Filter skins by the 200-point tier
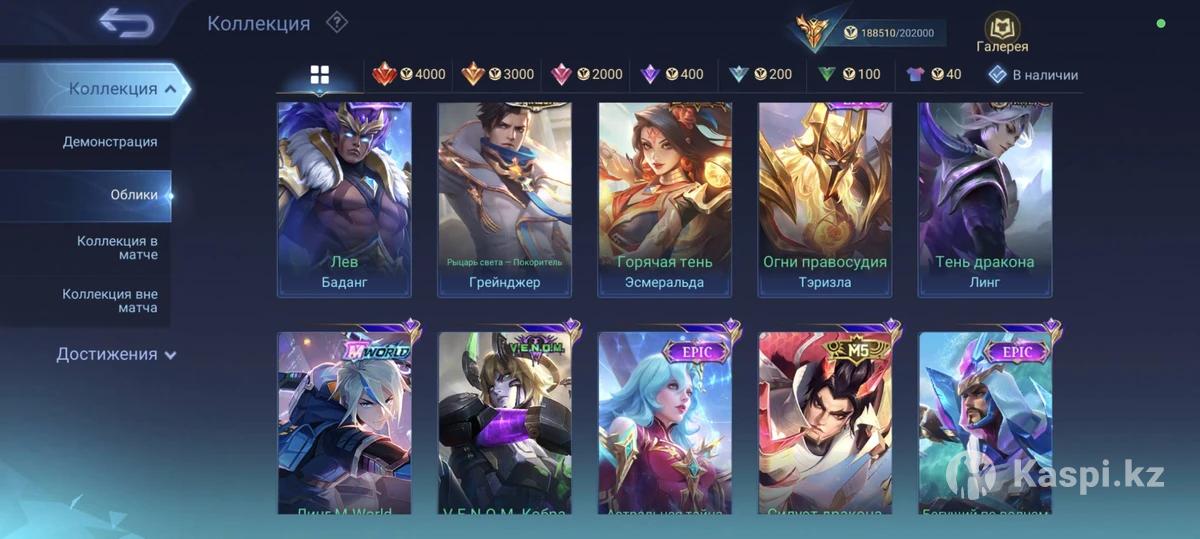This screenshot has width=1200, height=539. pos(760,74)
